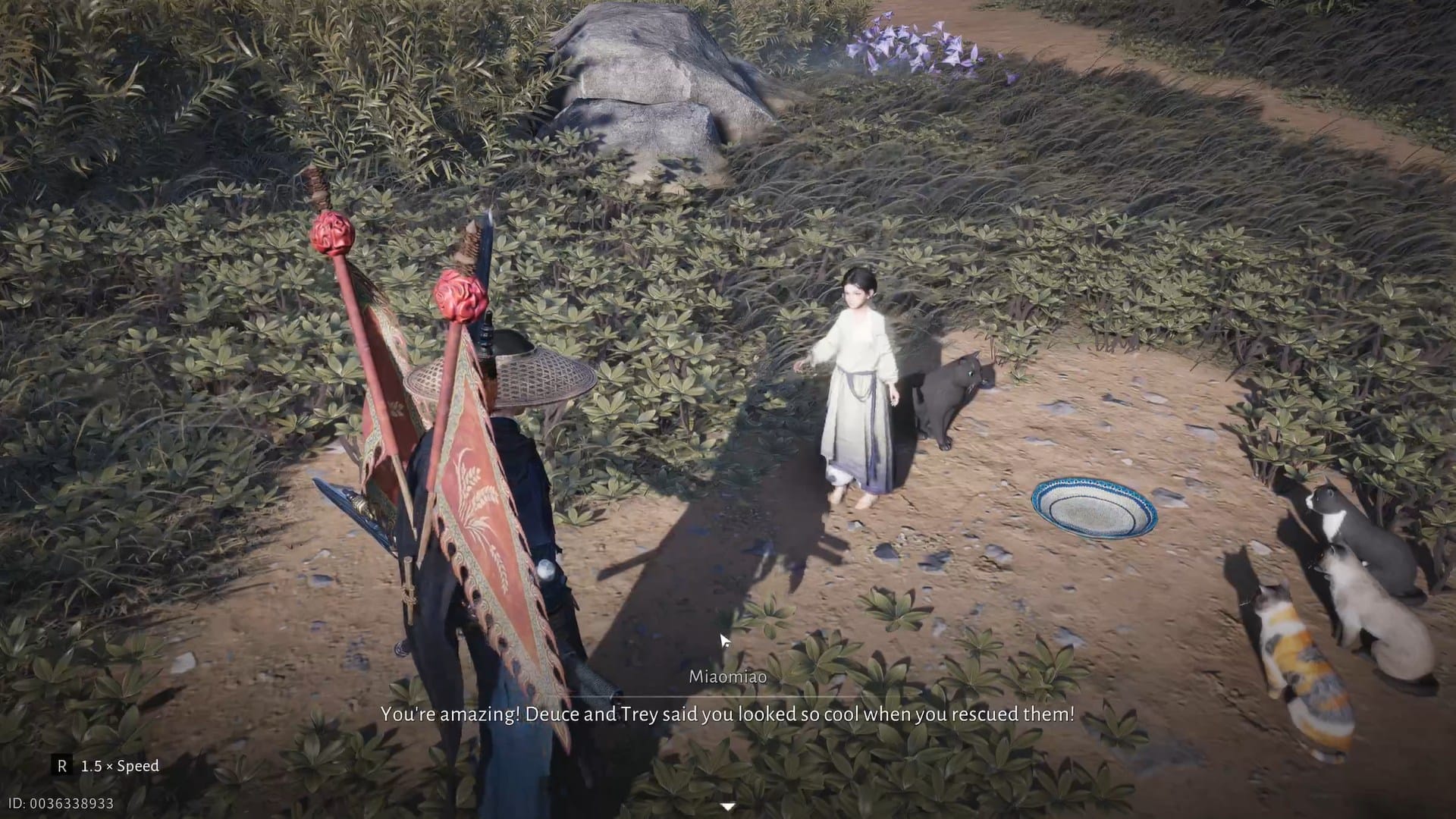Toggle the 1.5 × Speed dialogue option
Image resolution: width=1456 pixels, height=819 pixels.
pos(106,766)
